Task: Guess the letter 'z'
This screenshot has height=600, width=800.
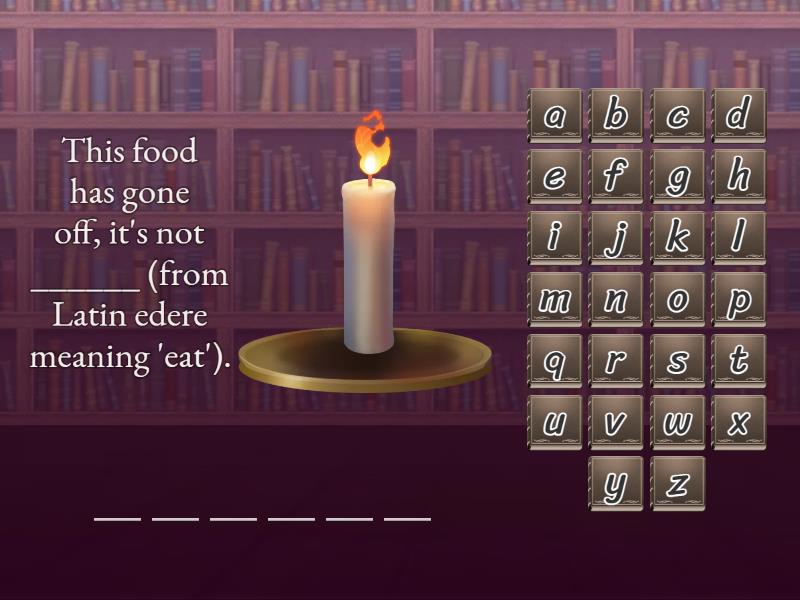Action: coord(678,484)
